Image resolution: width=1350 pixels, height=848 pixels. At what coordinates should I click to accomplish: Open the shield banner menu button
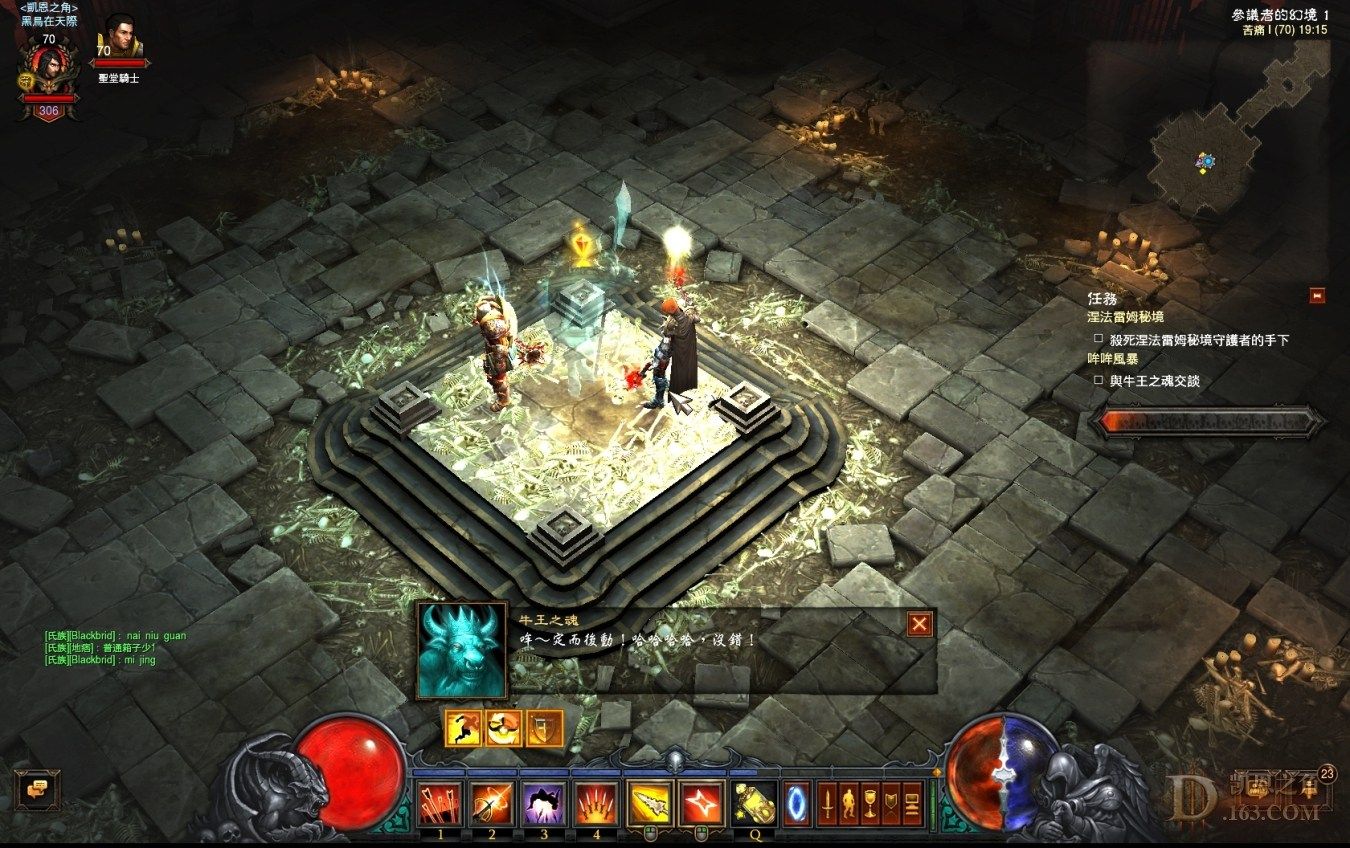[x=891, y=804]
